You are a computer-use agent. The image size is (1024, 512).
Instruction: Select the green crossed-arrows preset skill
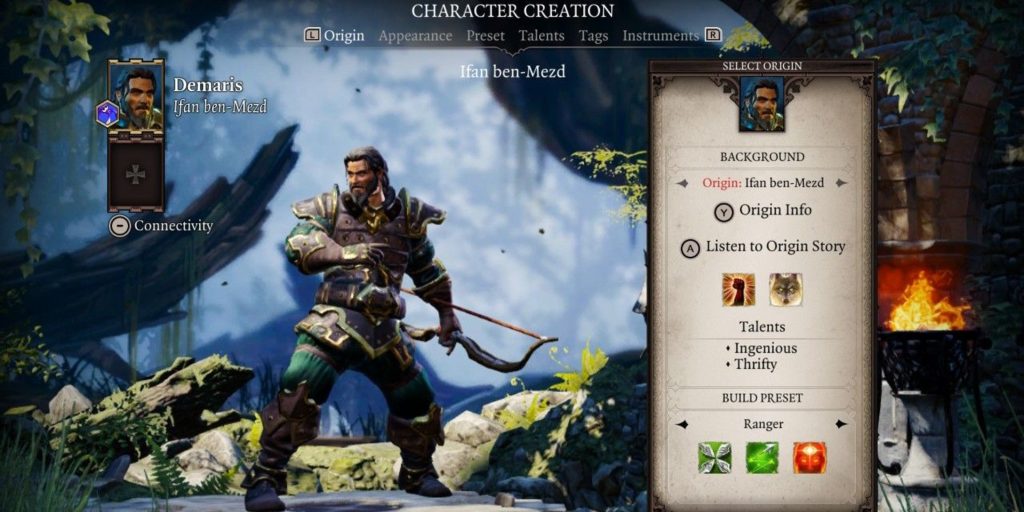(x=714, y=458)
